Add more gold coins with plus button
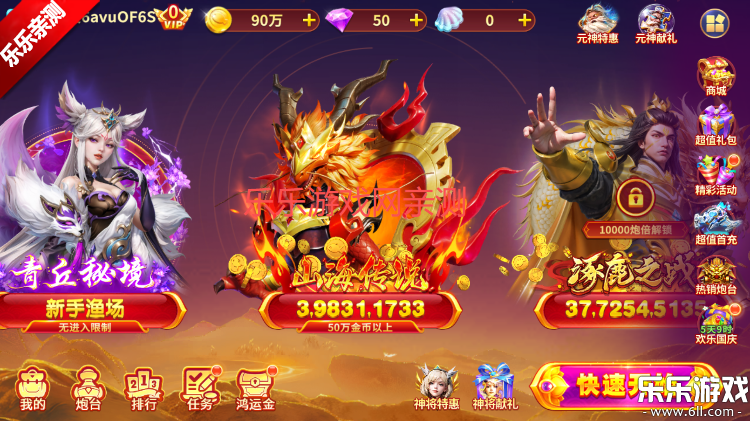Viewport: 750px width, 421px height. (x=308, y=20)
